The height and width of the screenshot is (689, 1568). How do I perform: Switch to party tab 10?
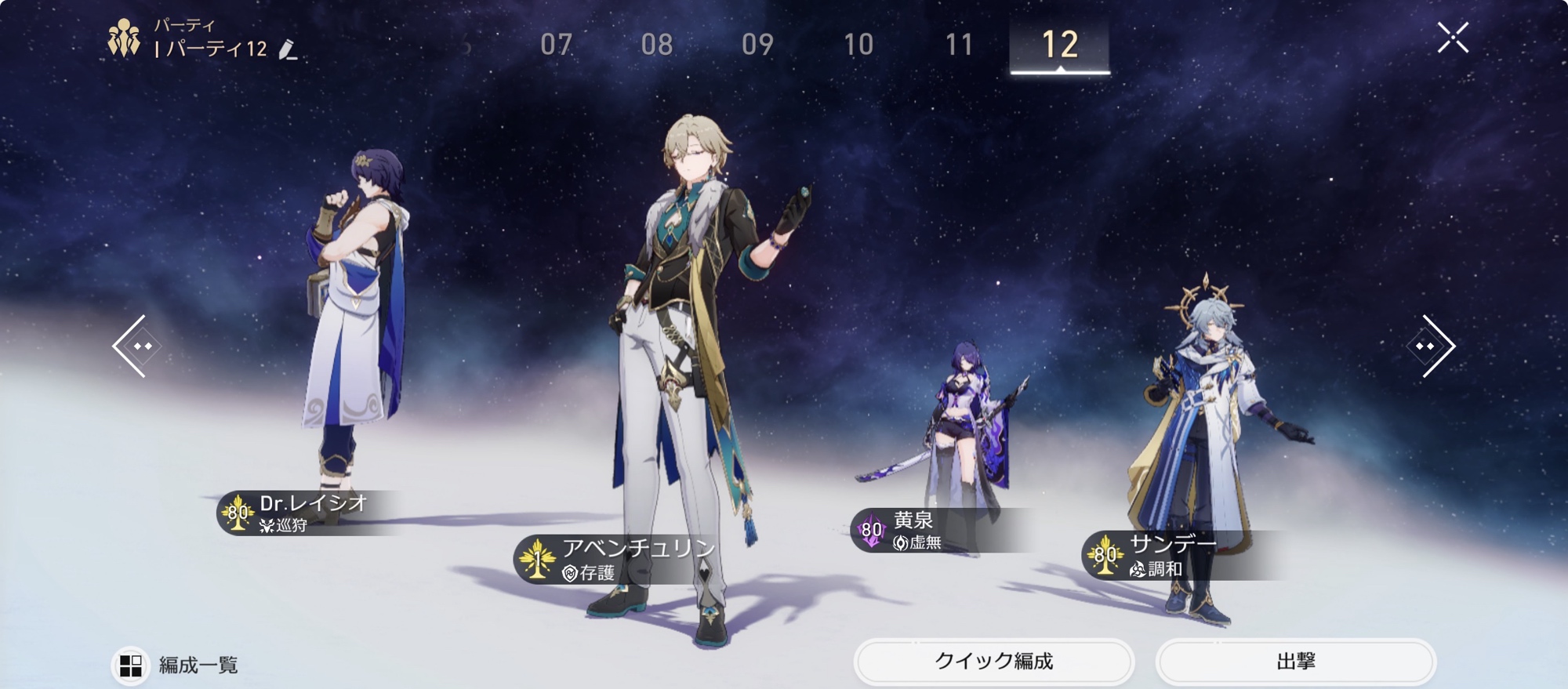pos(858,45)
